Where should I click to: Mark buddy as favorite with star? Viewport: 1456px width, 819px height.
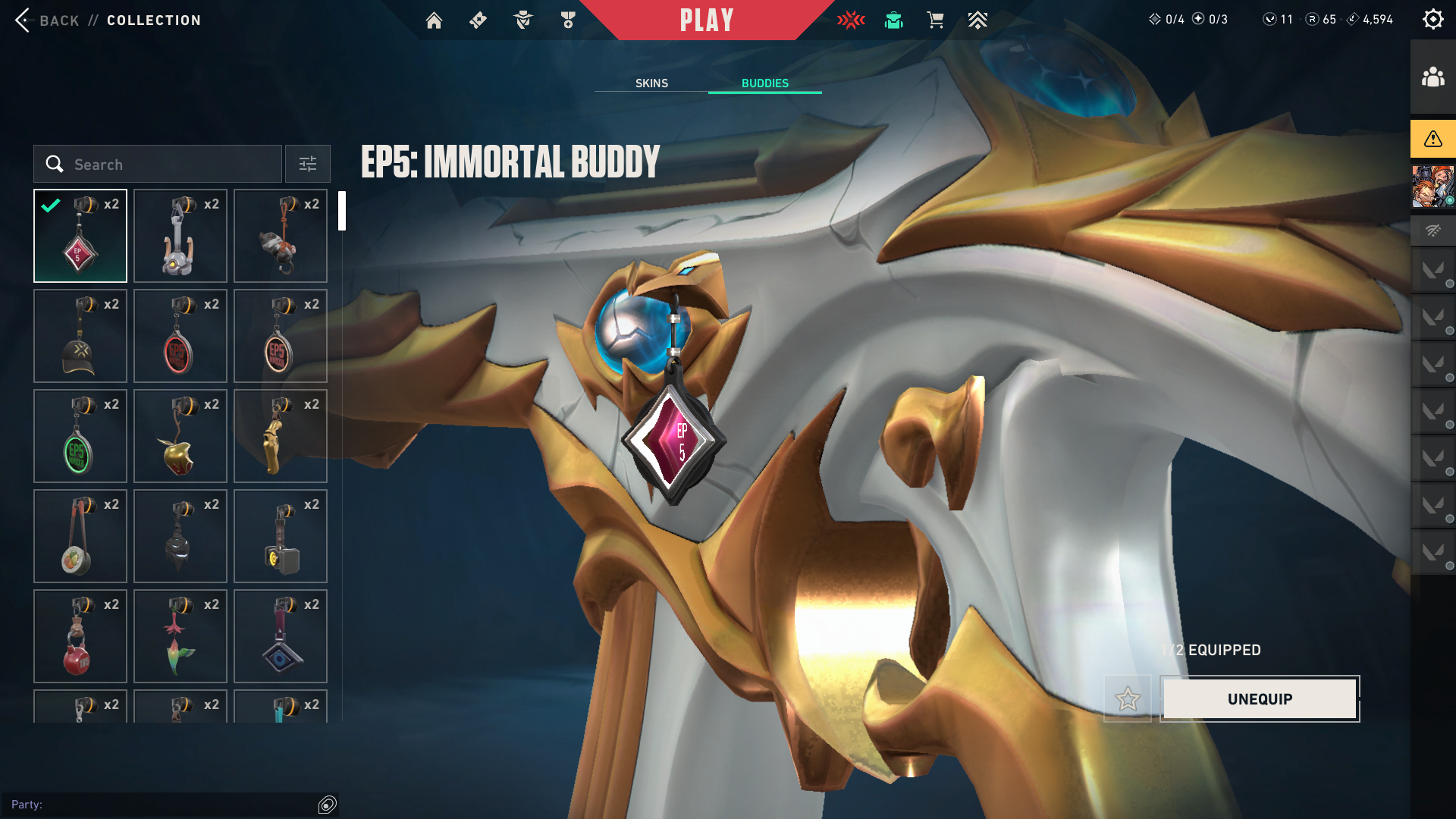[1128, 699]
